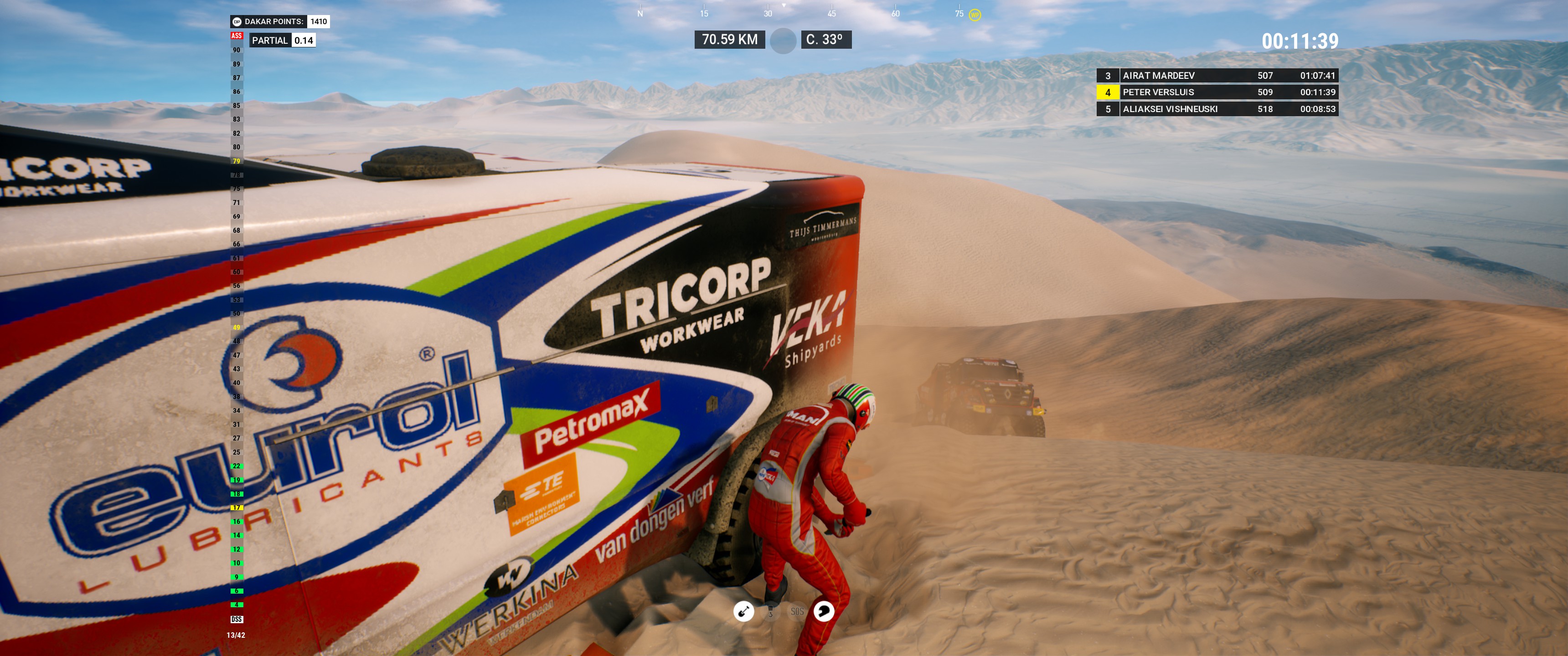1568x656 pixels.
Task: Click the DSS marker on stage progress bar
Action: pyautogui.click(x=236, y=619)
